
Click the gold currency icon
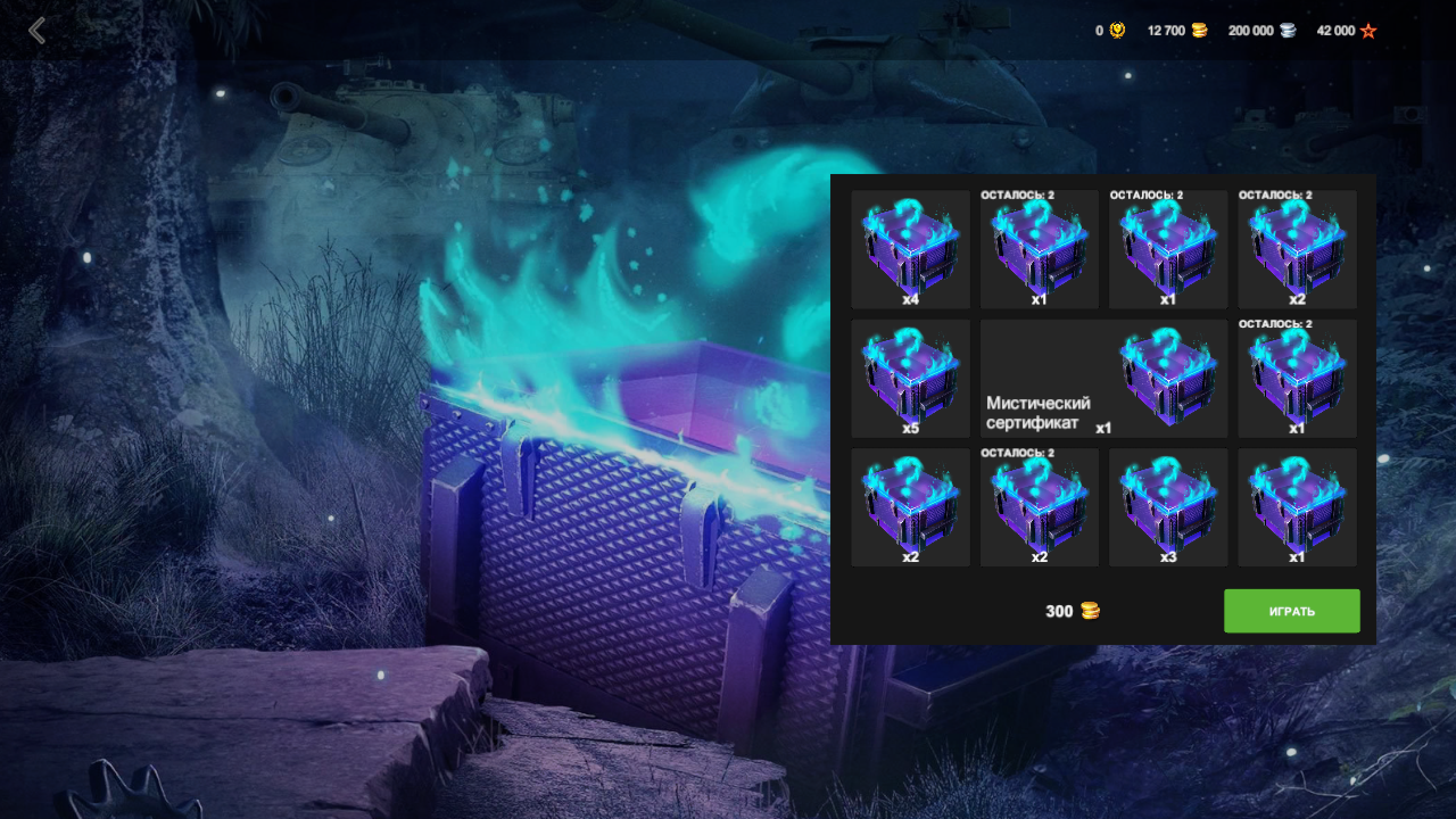pyautogui.click(x=1117, y=31)
